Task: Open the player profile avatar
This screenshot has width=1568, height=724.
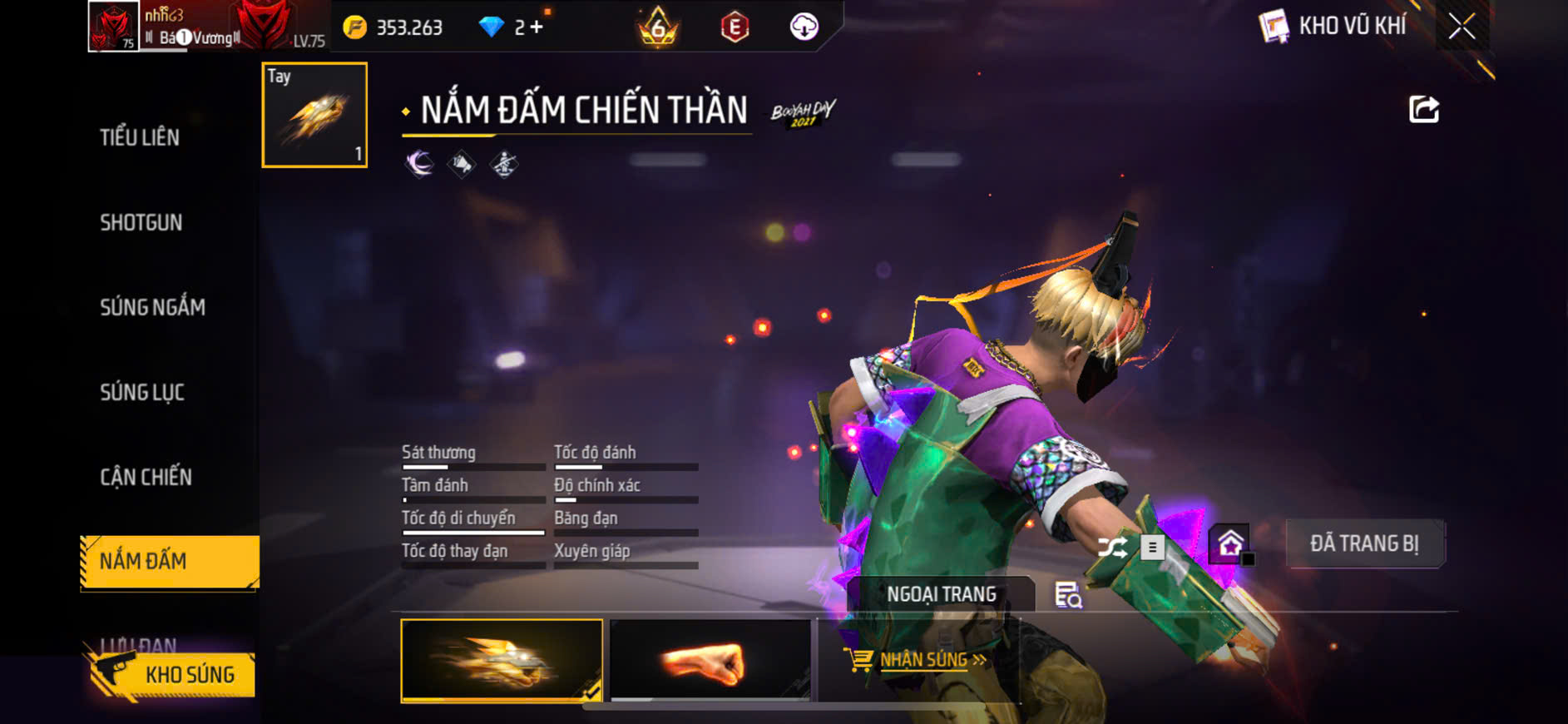Action: (x=113, y=27)
